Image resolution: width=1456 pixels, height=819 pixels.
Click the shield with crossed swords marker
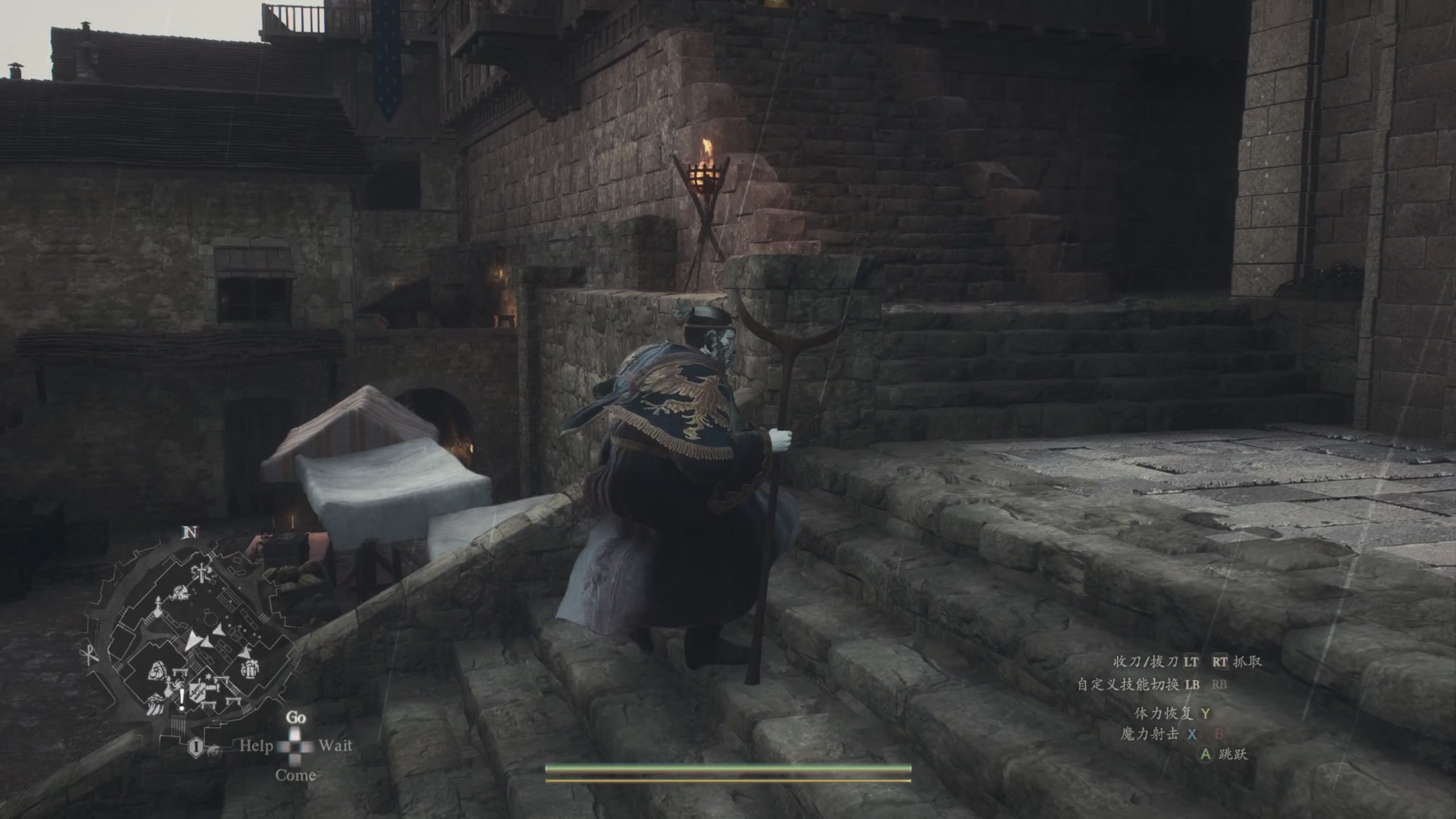198,691
